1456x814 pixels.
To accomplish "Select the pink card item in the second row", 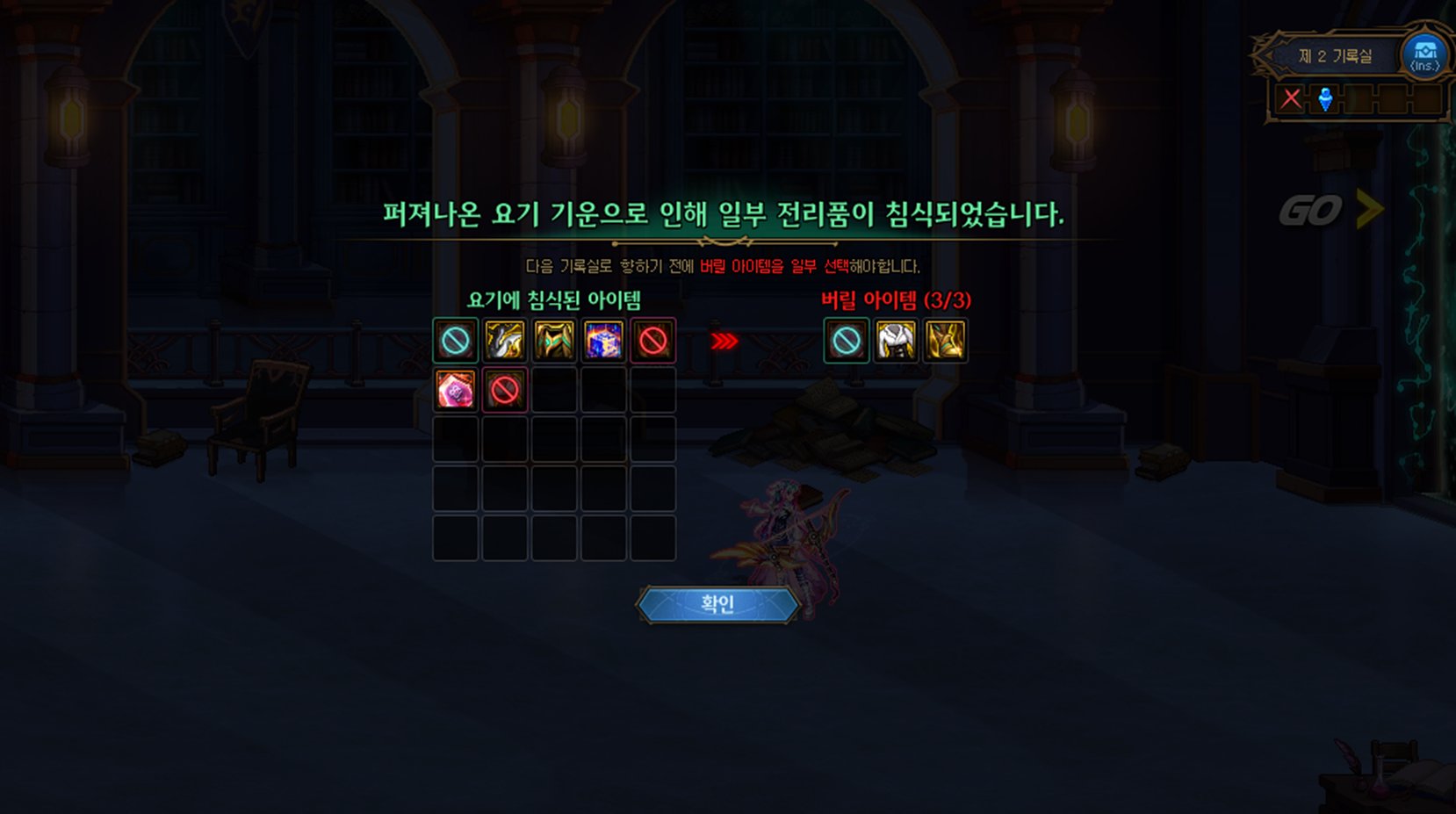I will pyautogui.click(x=454, y=390).
